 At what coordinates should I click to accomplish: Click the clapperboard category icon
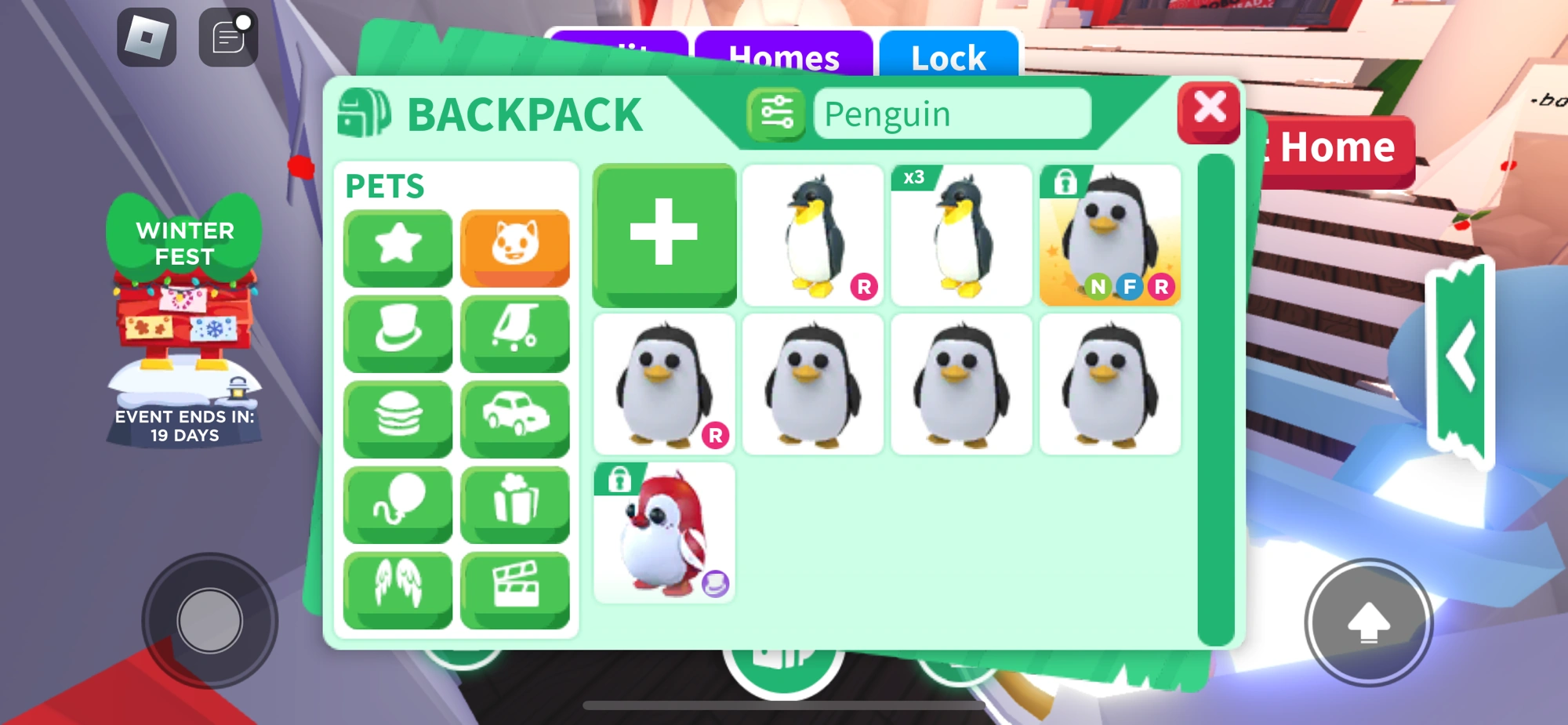coord(516,589)
